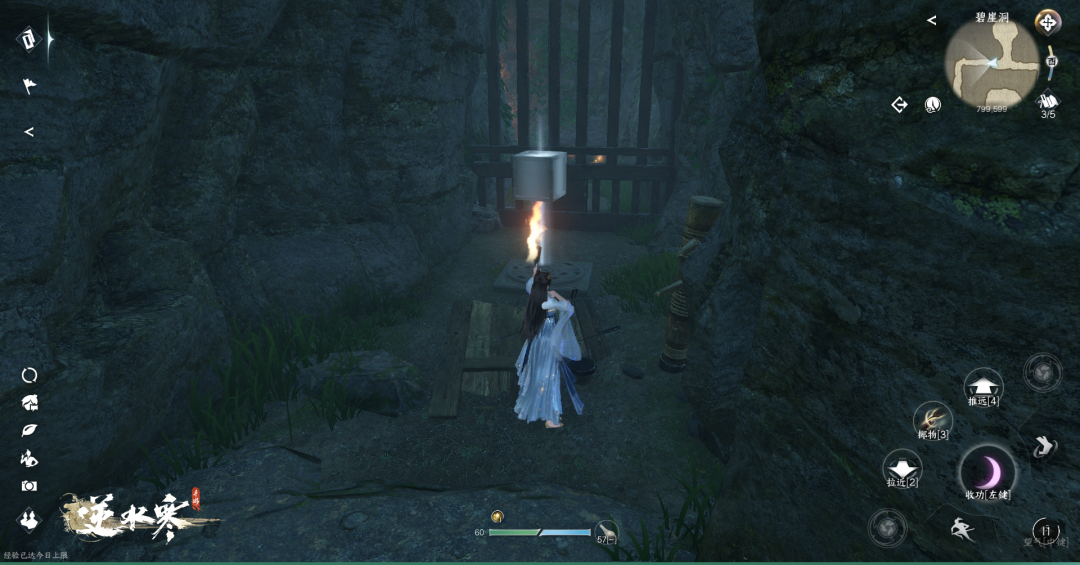Open the 碧崖洞 circular minimap
The height and width of the screenshot is (565, 1080).
pos(992,60)
